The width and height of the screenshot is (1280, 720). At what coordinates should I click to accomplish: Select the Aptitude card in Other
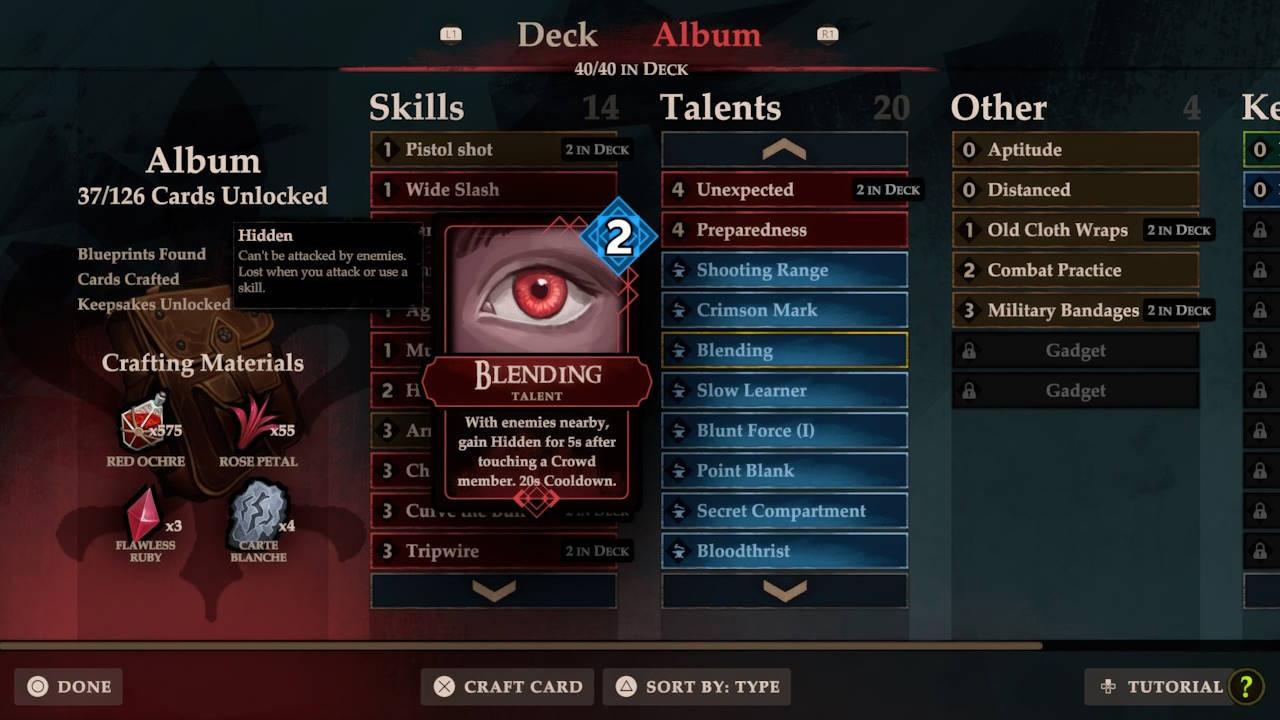pyautogui.click(x=1075, y=150)
